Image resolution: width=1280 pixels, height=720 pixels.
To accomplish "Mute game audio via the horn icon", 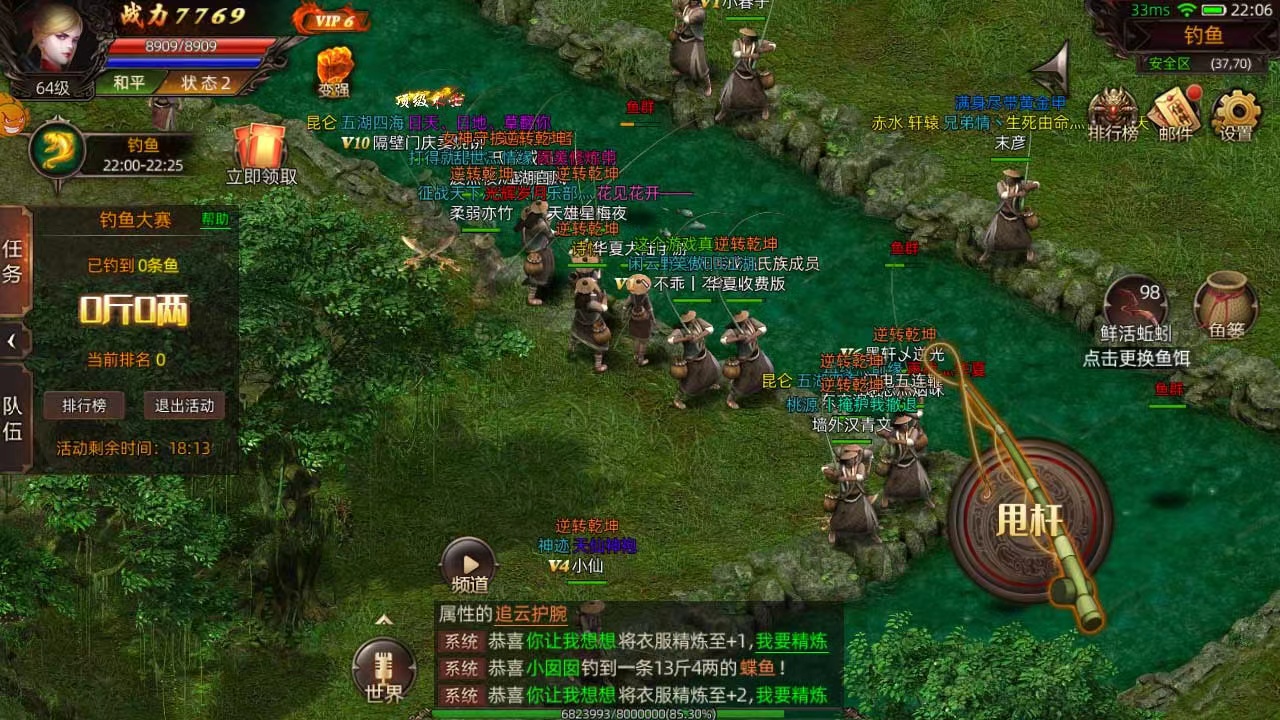I will [x=1052, y=68].
